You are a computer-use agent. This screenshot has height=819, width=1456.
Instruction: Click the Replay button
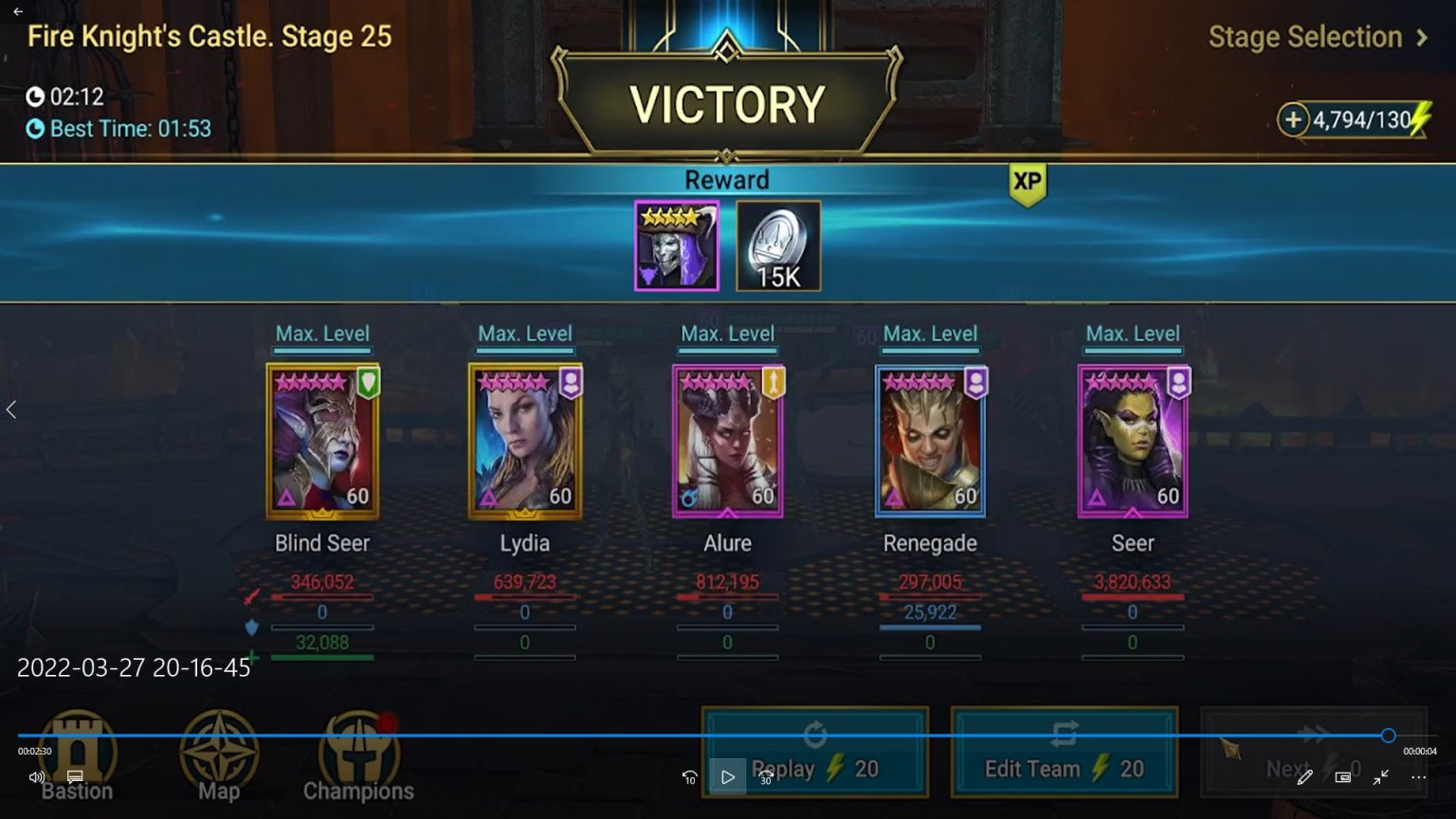point(813,752)
